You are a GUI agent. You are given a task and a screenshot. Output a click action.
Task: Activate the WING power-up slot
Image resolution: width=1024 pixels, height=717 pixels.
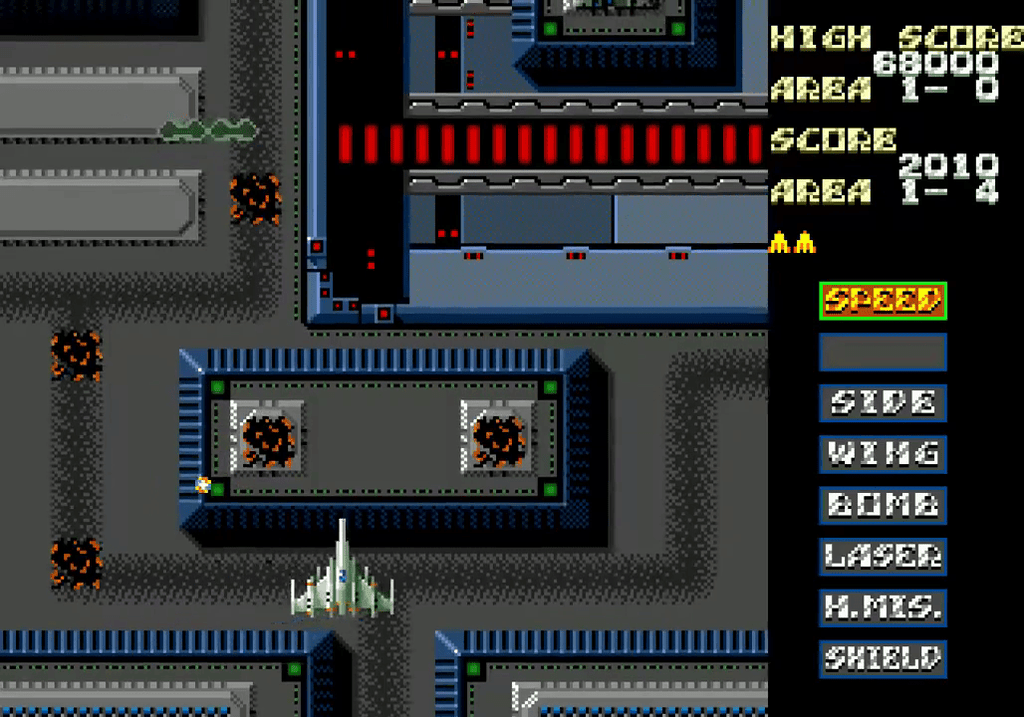coord(883,454)
